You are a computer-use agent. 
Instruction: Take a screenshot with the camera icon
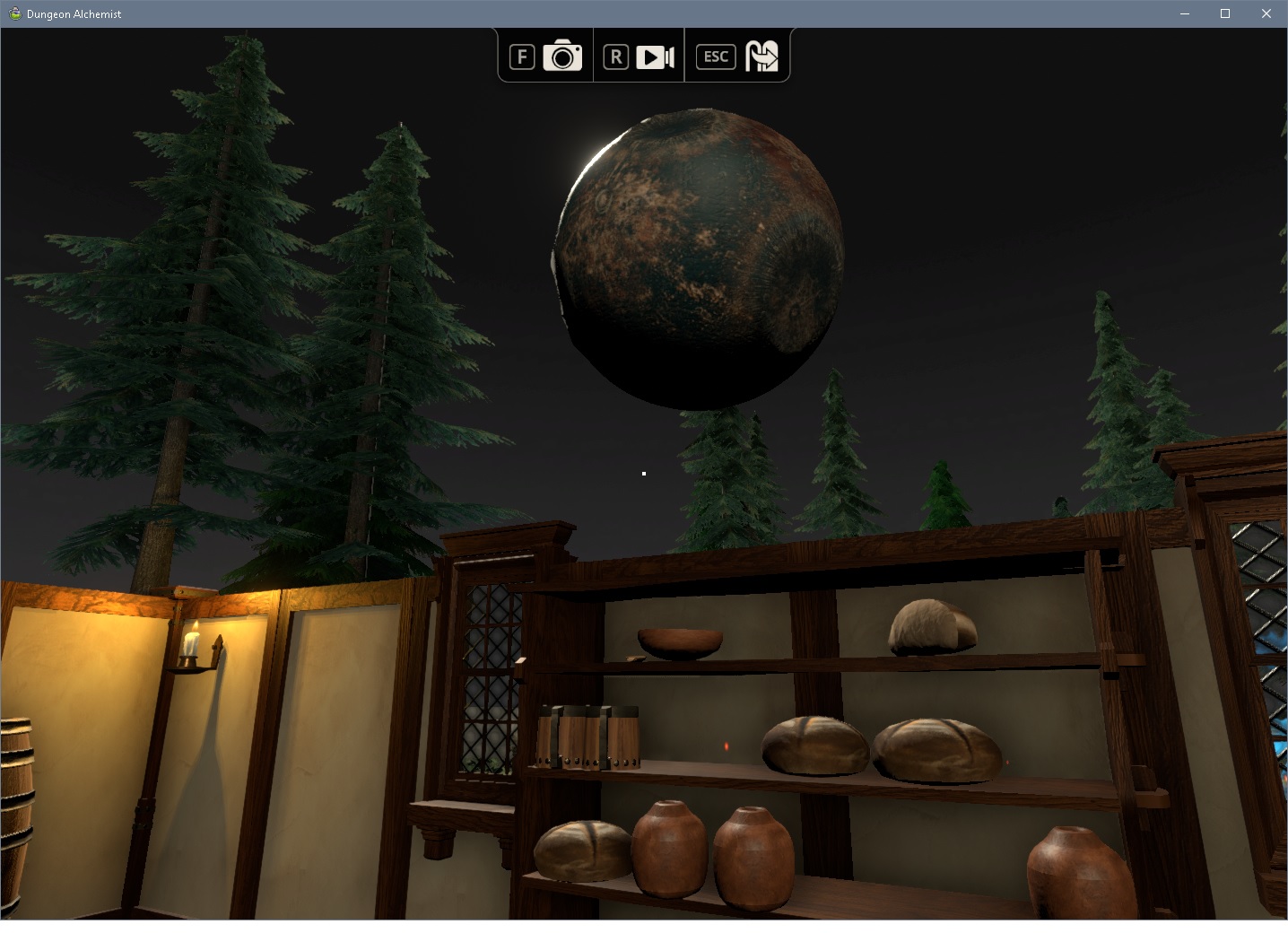pos(562,56)
